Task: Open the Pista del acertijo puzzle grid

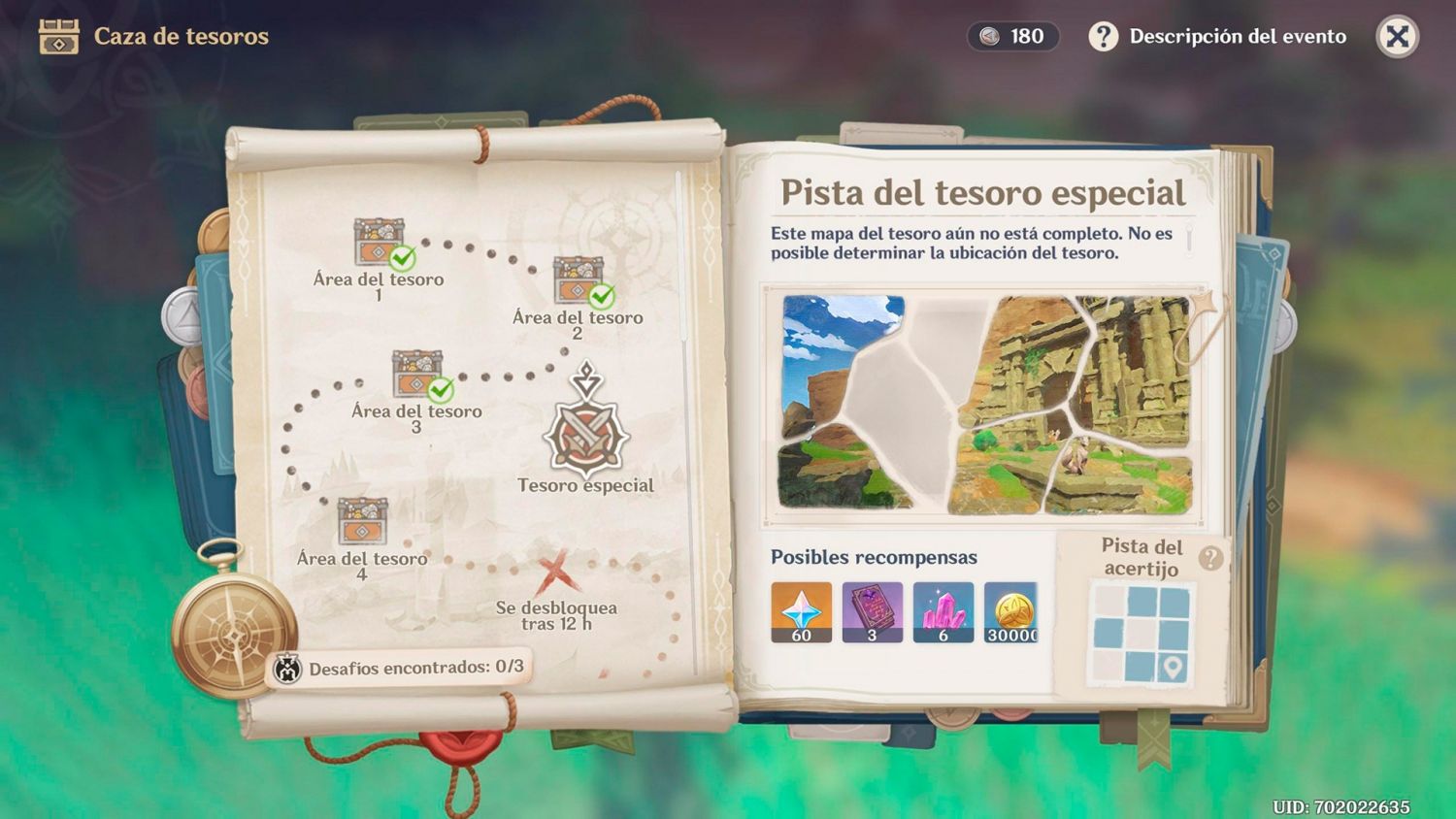Action: (1142, 633)
